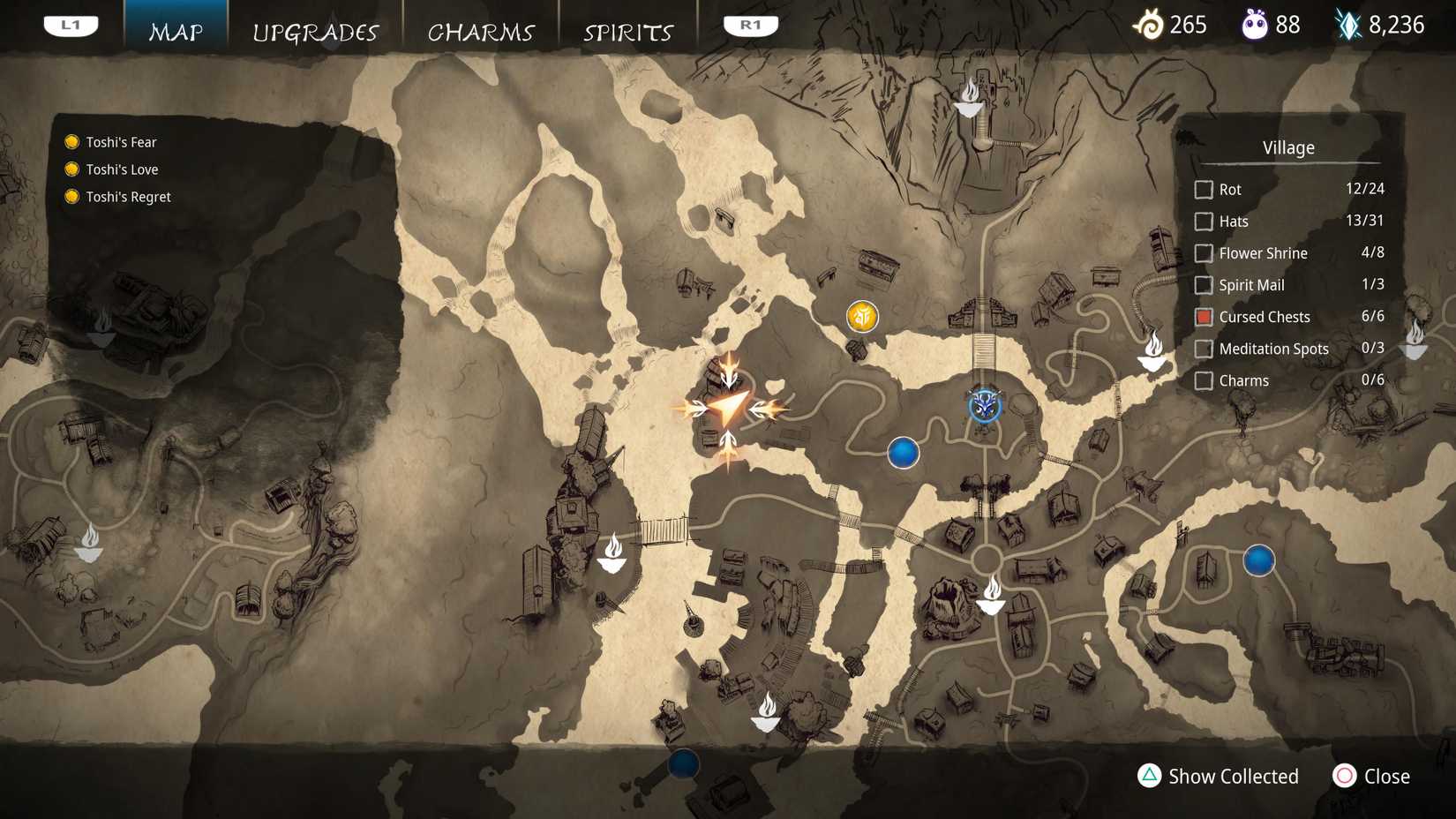Click the golden fast travel marker near the bridge

pos(861,316)
